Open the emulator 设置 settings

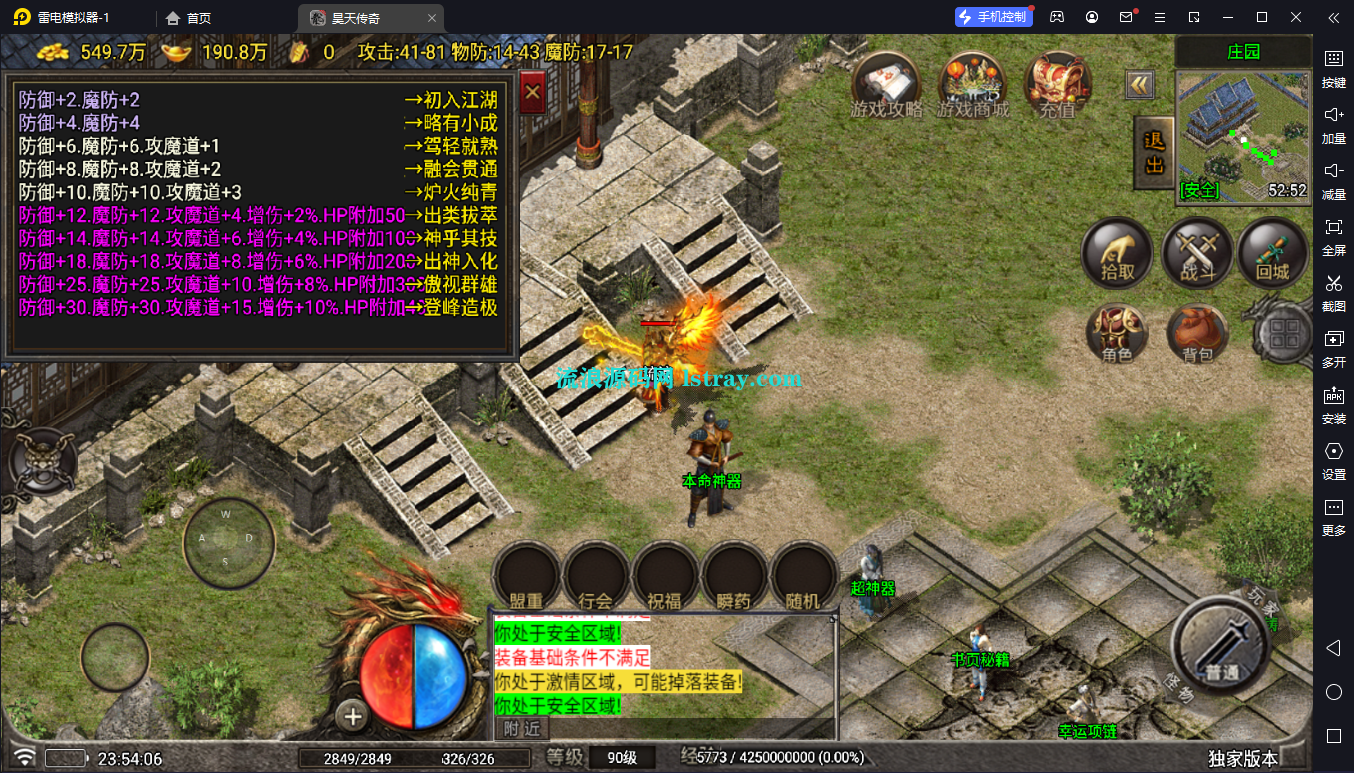[x=1333, y=459]
